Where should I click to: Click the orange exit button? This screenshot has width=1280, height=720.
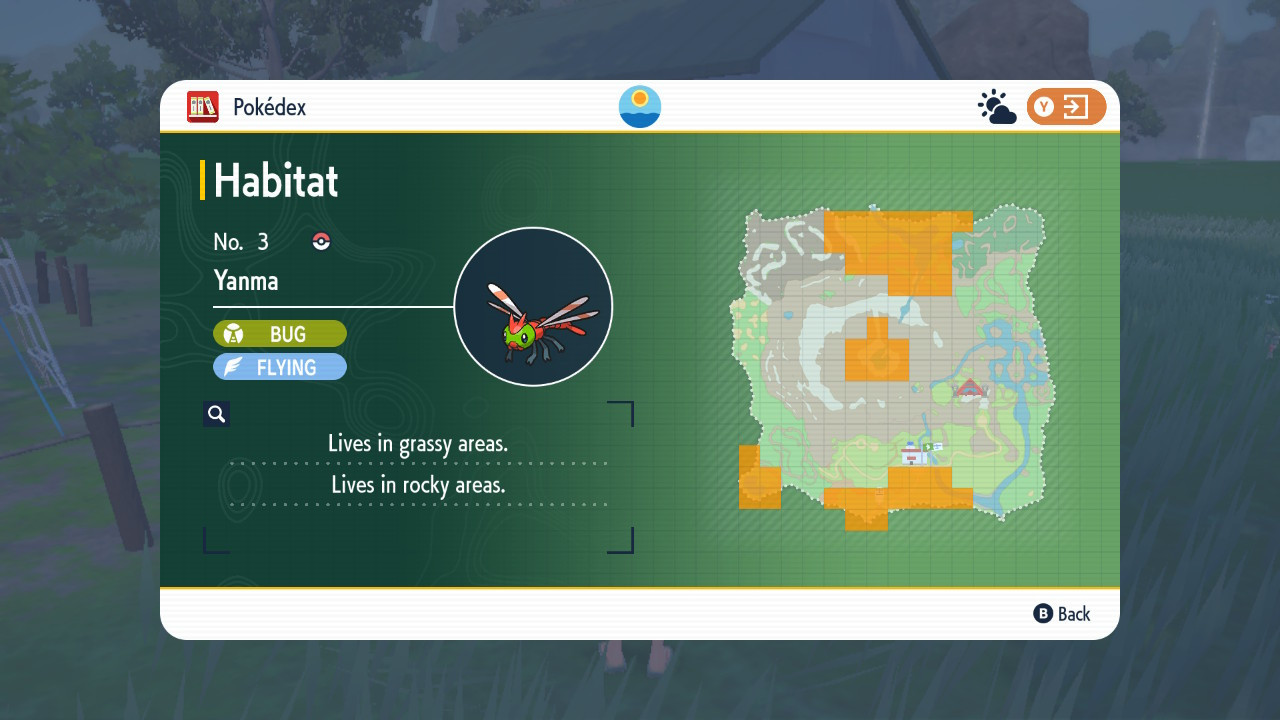(x=1066, y=107)
